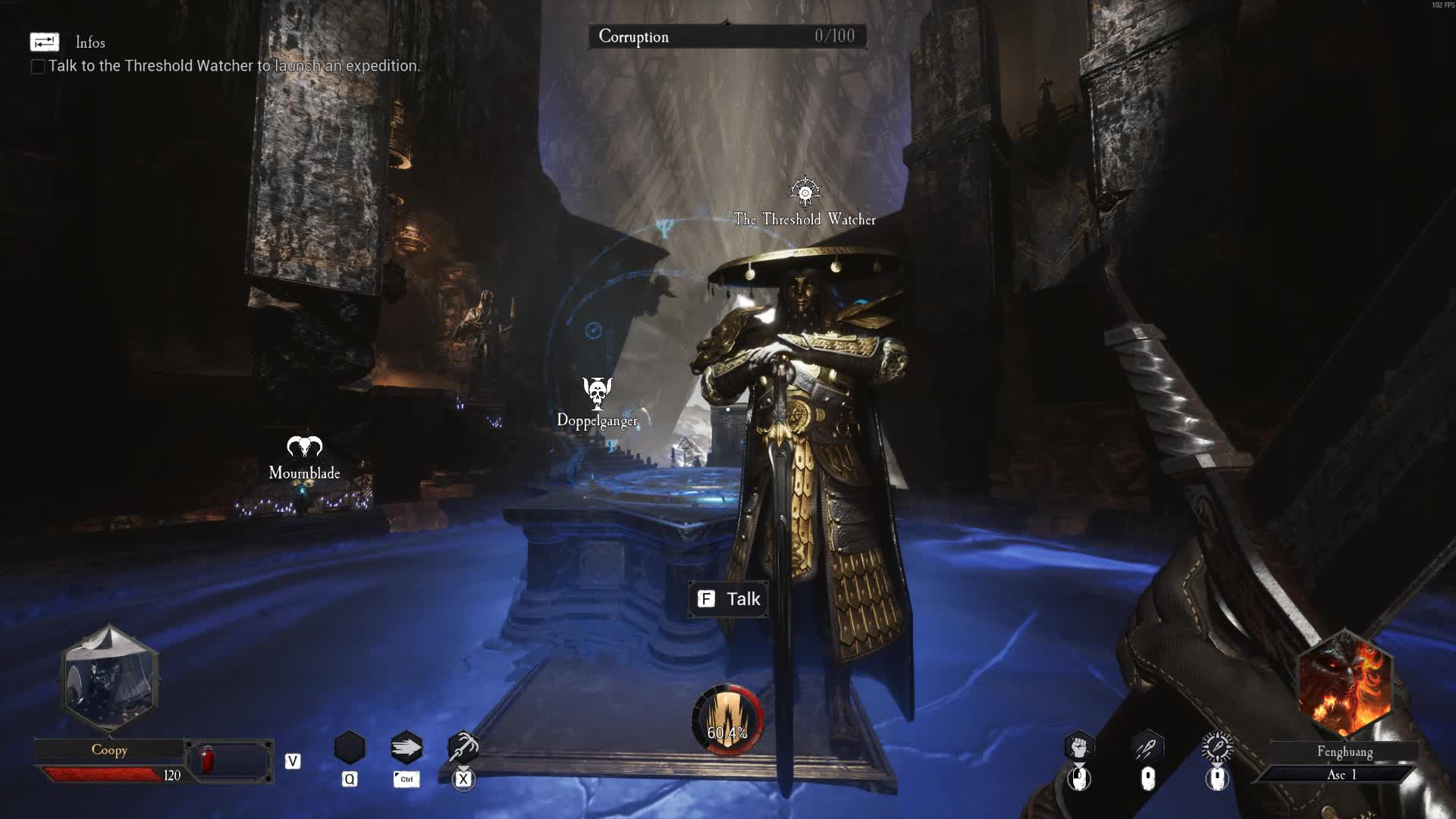Screen dimensions: 1456x819
Task: Select the Doppelganger skull marker
Action: 597,391
